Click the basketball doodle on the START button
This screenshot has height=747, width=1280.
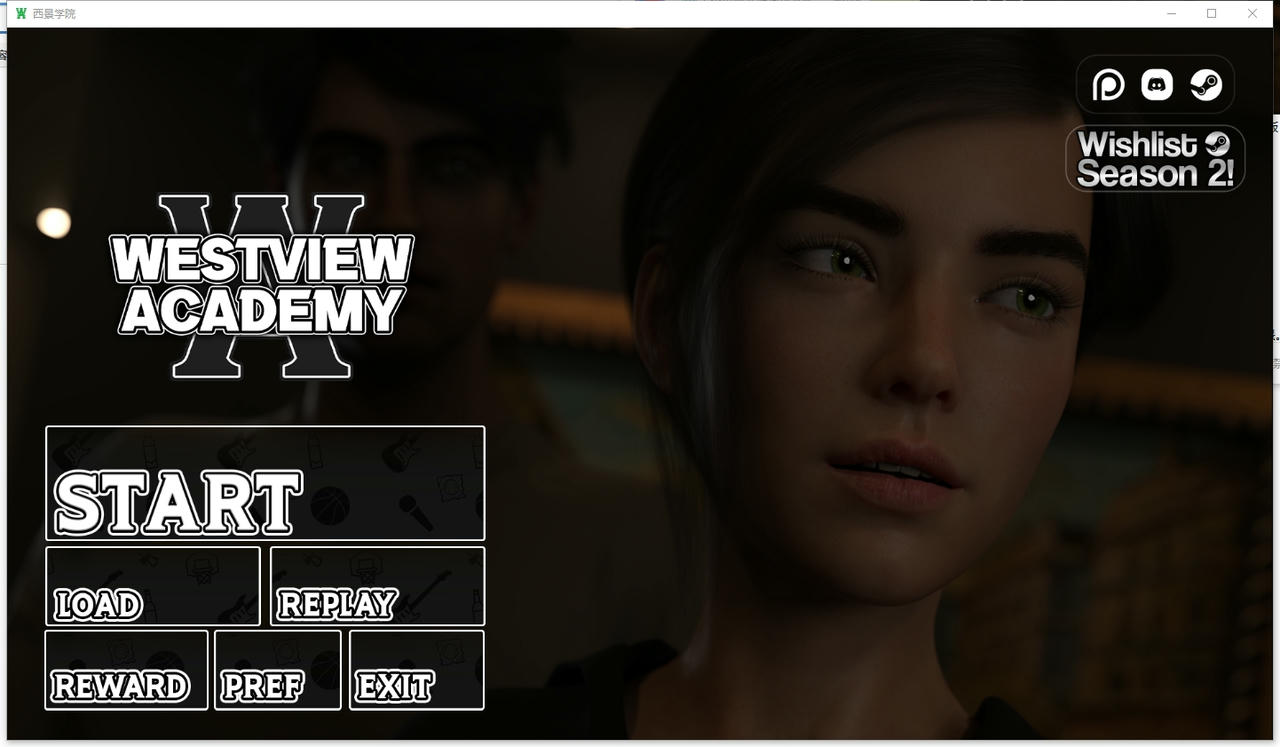pos(330,505)
